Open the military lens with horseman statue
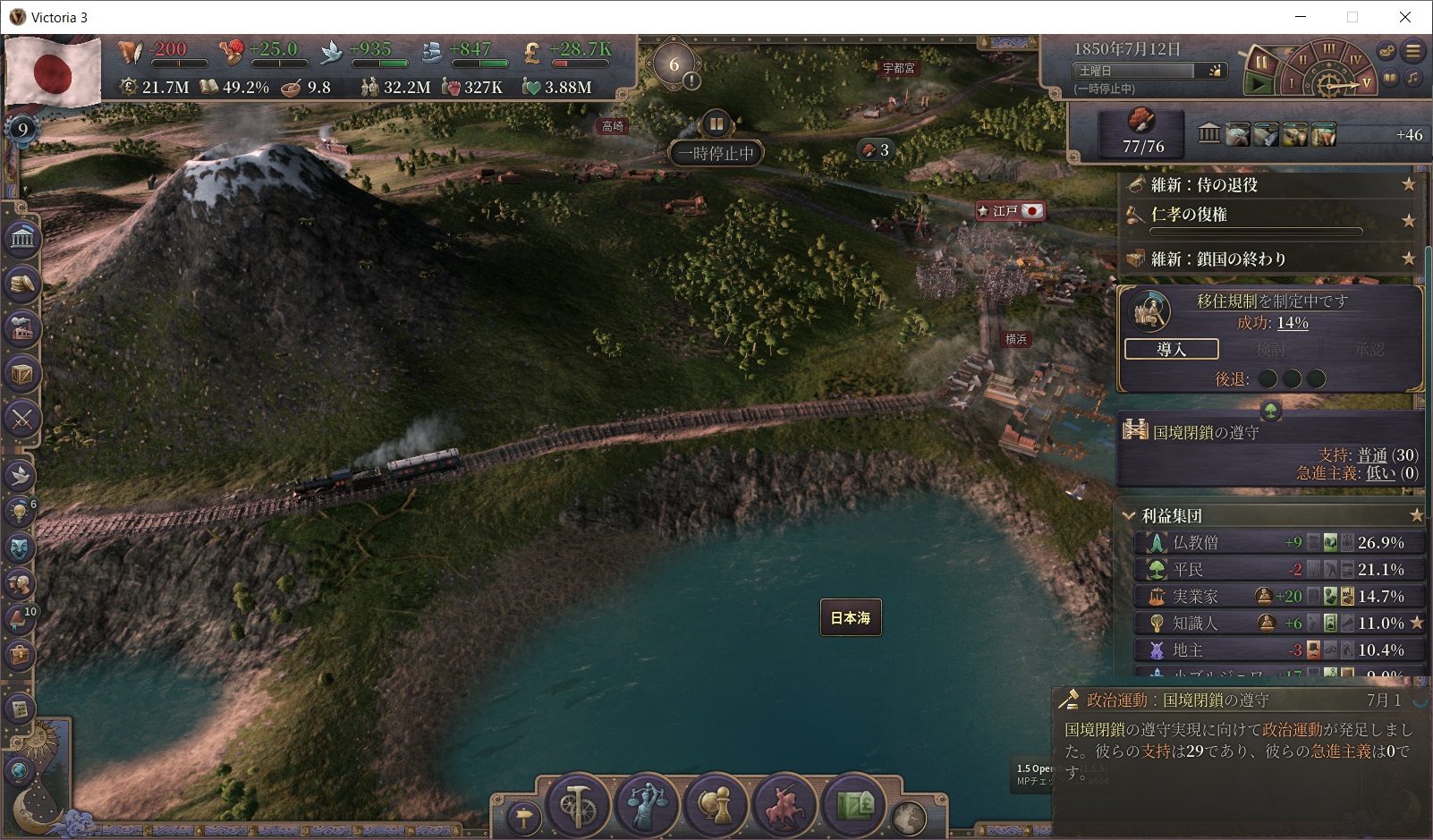The height and width of the screenshot is (840, 1433). point(784,806)
